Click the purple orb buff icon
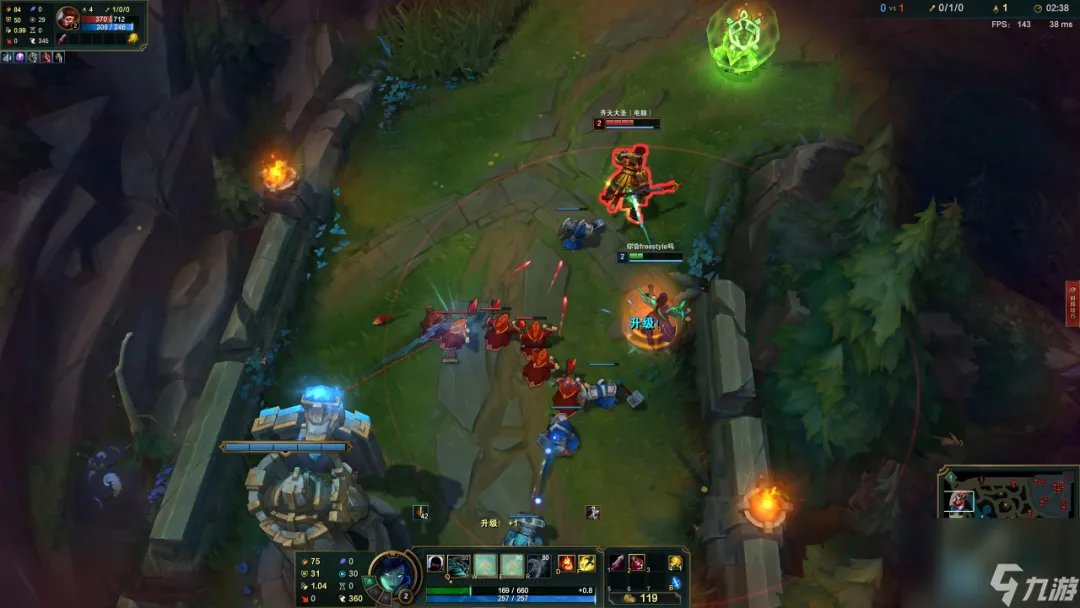This screenshot has width=1080, height=608. tap(20, 57)
